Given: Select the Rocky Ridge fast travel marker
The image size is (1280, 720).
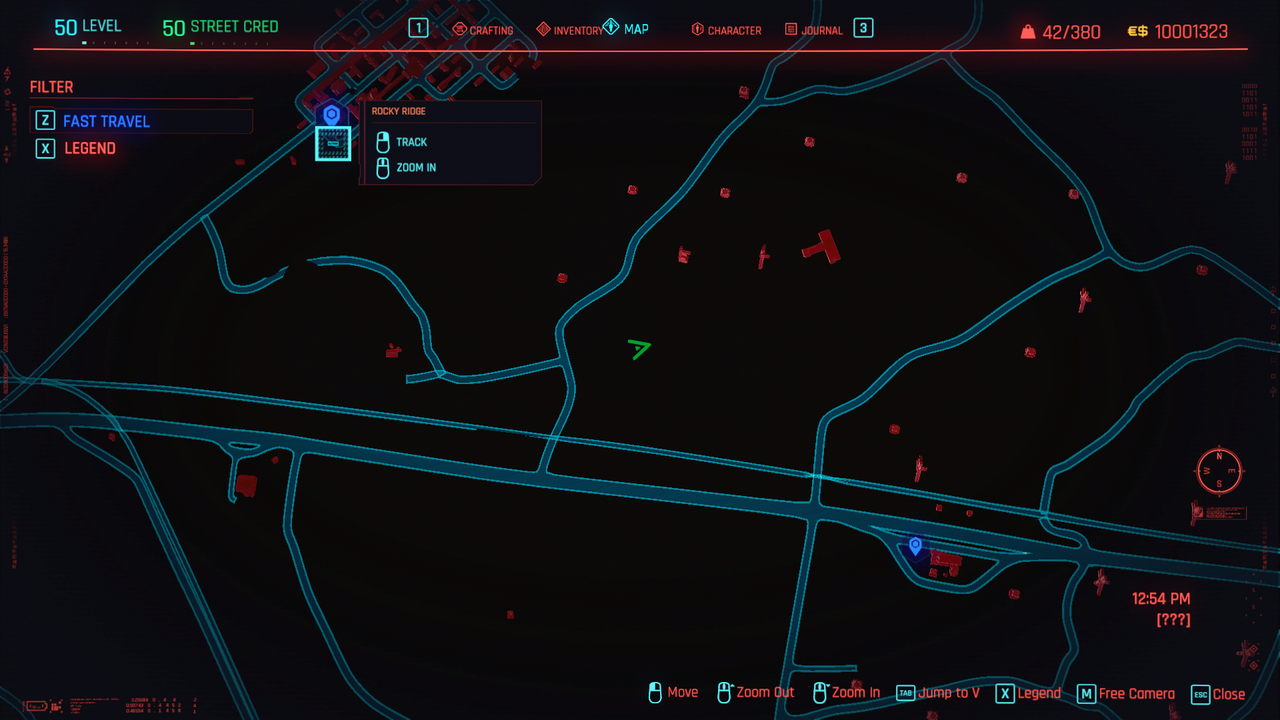Looking at the screenshot, I should point(332,115).
